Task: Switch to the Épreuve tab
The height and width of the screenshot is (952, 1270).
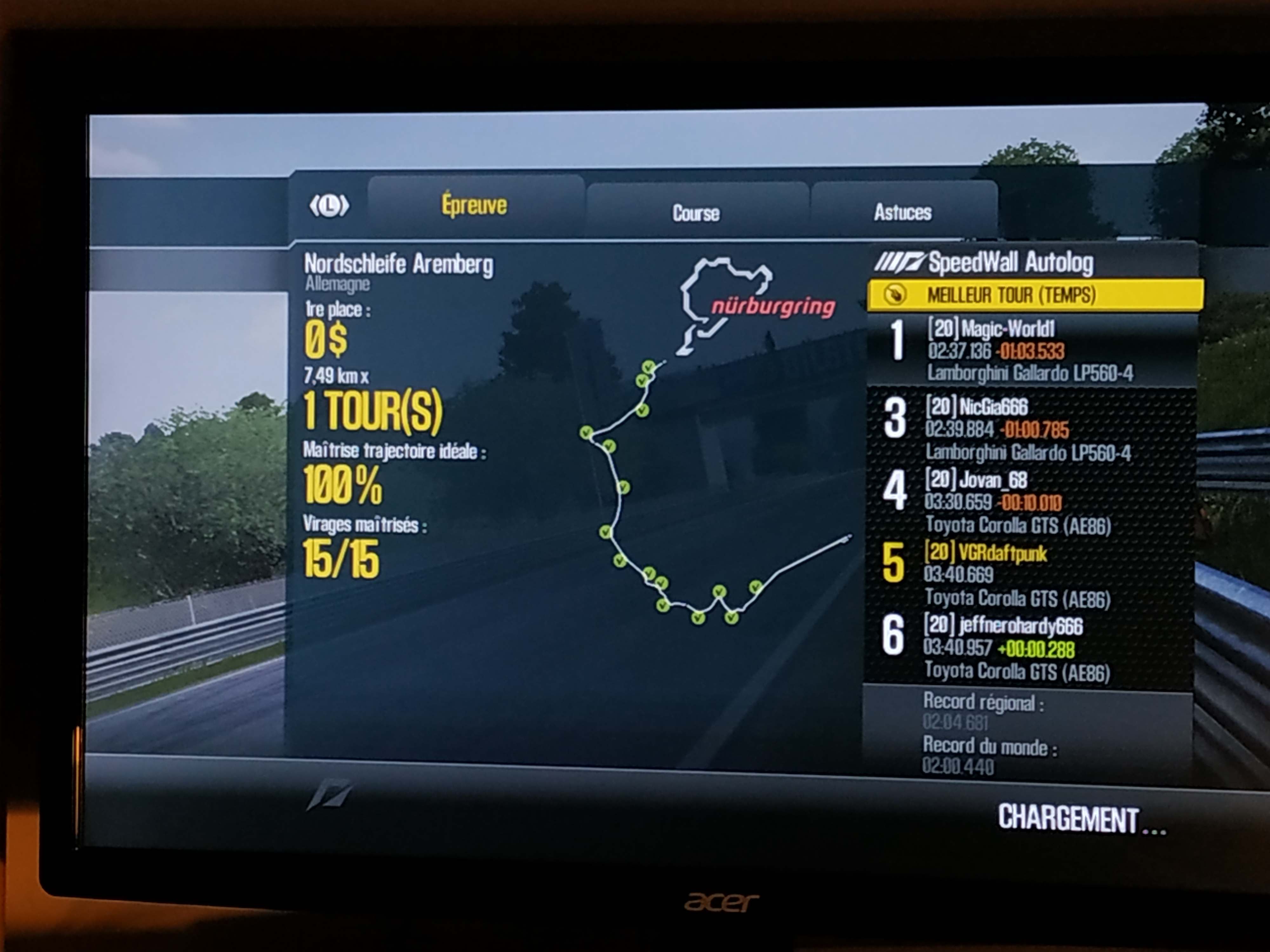Action: 474,205
